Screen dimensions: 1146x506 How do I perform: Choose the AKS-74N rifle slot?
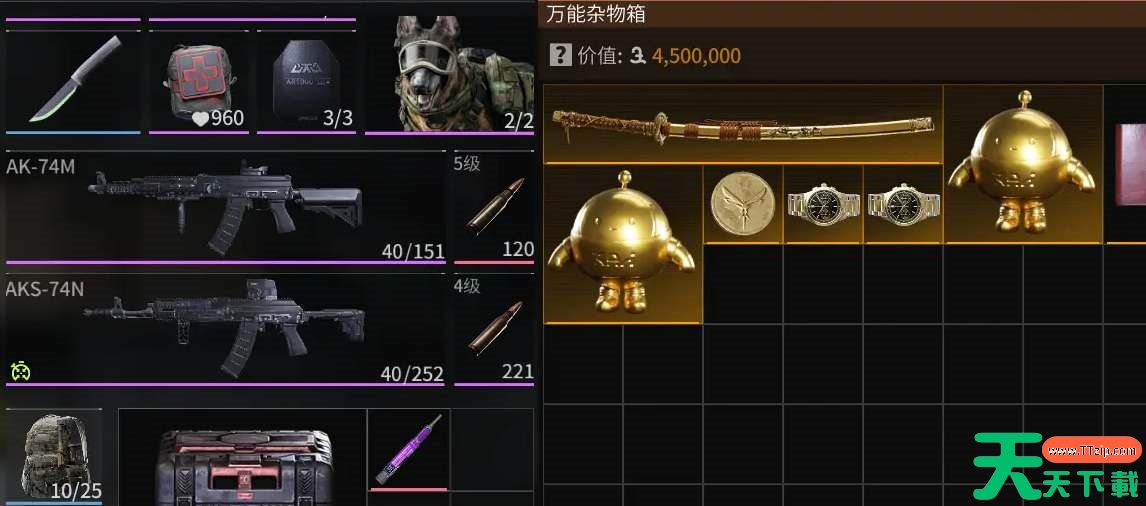(225, 328)
